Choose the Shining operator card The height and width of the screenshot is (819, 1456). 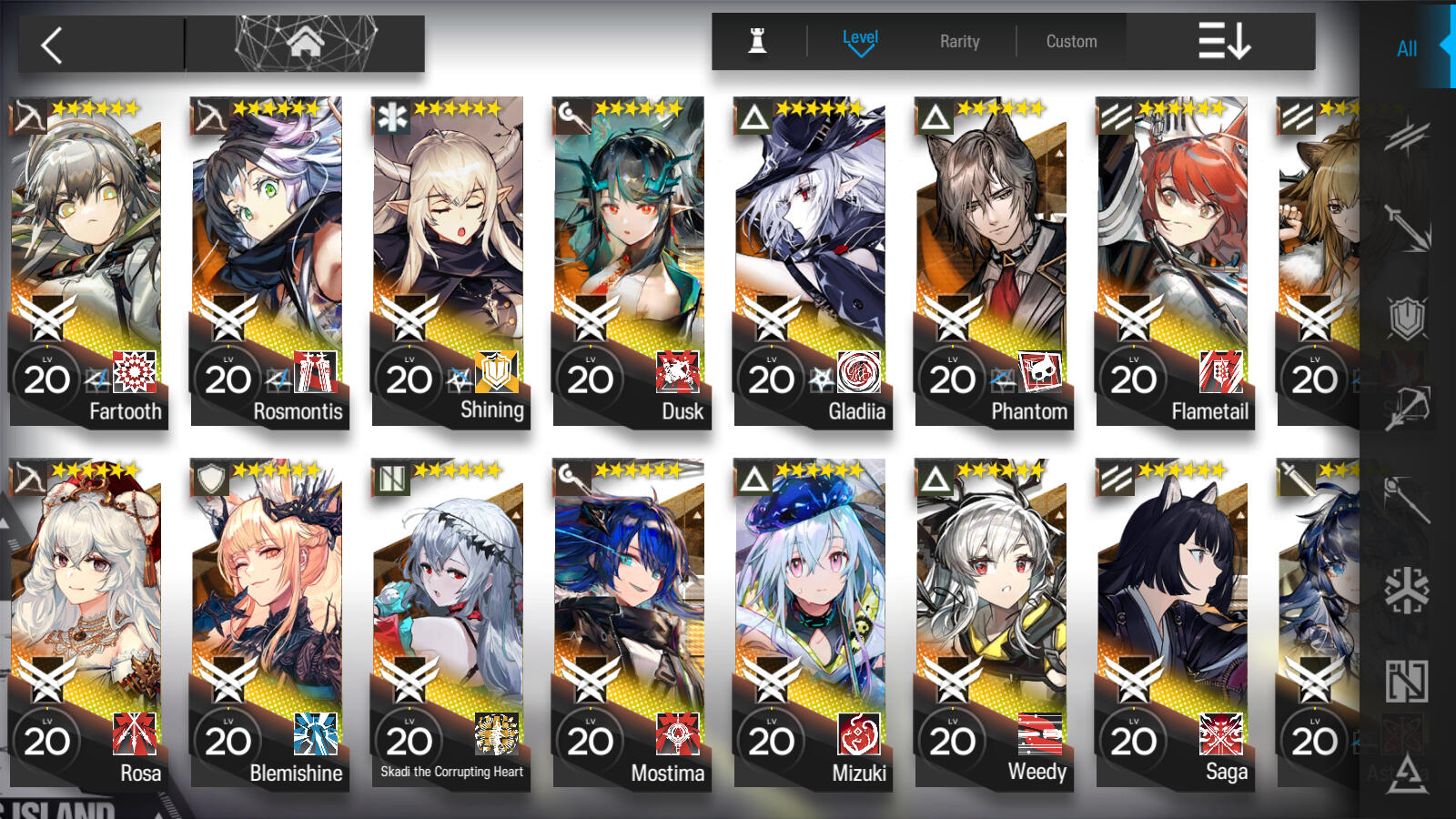point(450,261)
